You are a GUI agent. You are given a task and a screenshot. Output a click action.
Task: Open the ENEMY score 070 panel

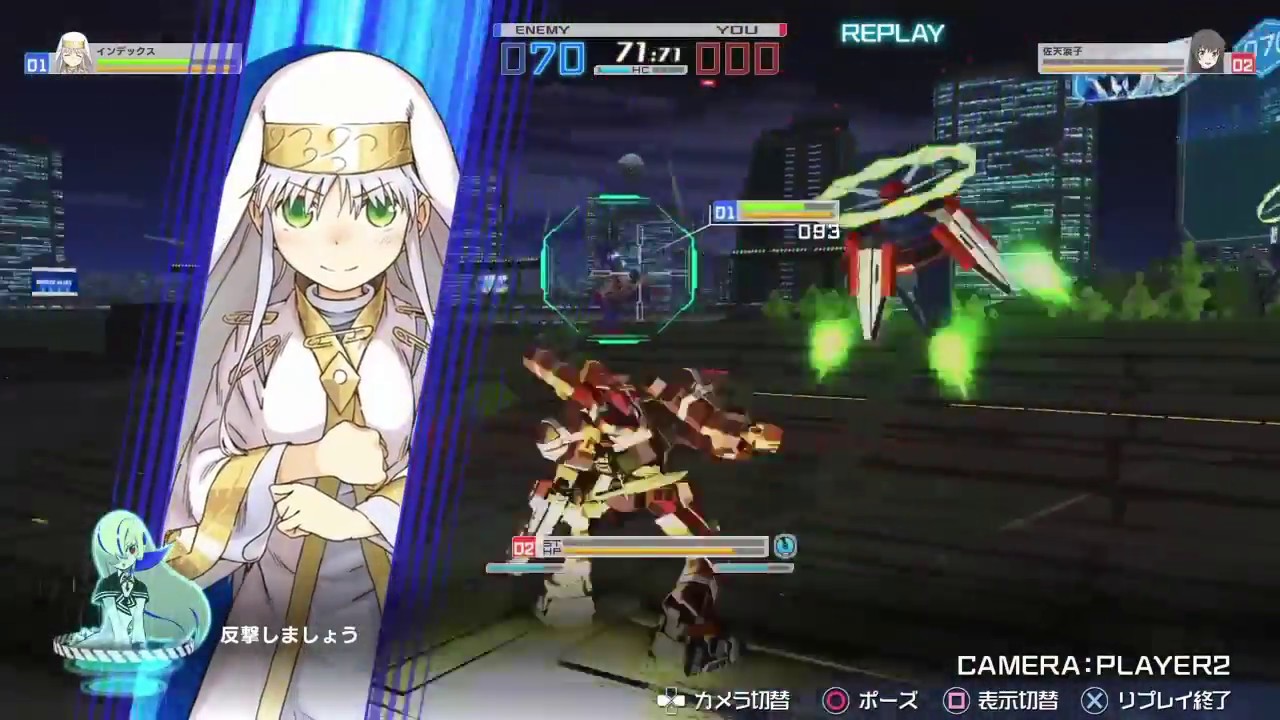click(x=541, y=58)
